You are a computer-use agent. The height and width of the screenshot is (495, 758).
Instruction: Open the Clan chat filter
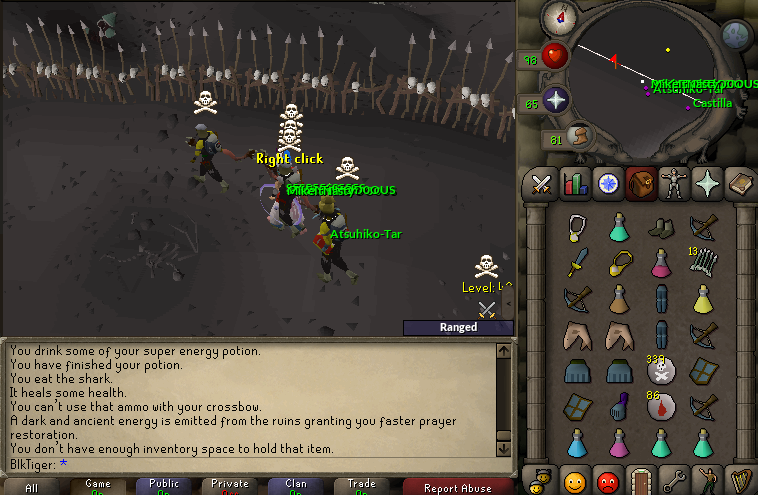point(296,487)
